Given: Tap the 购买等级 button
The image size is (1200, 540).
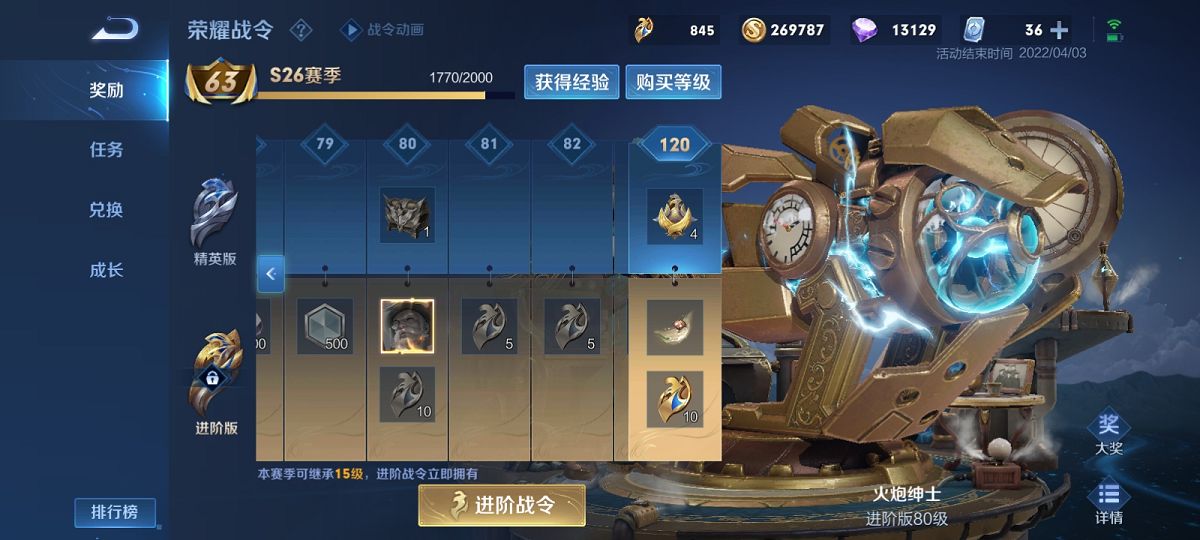Looking at the screenshot, I should 673,82.
